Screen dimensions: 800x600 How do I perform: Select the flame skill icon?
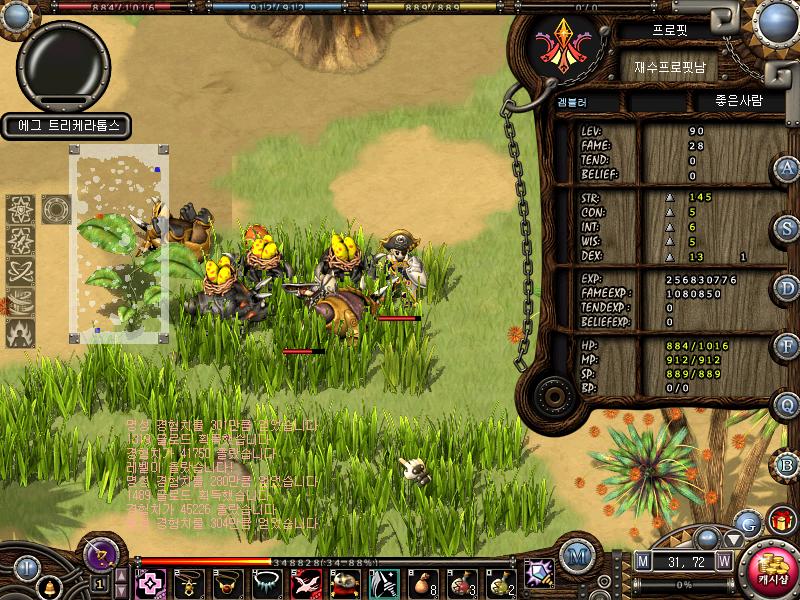click(20, 332)
